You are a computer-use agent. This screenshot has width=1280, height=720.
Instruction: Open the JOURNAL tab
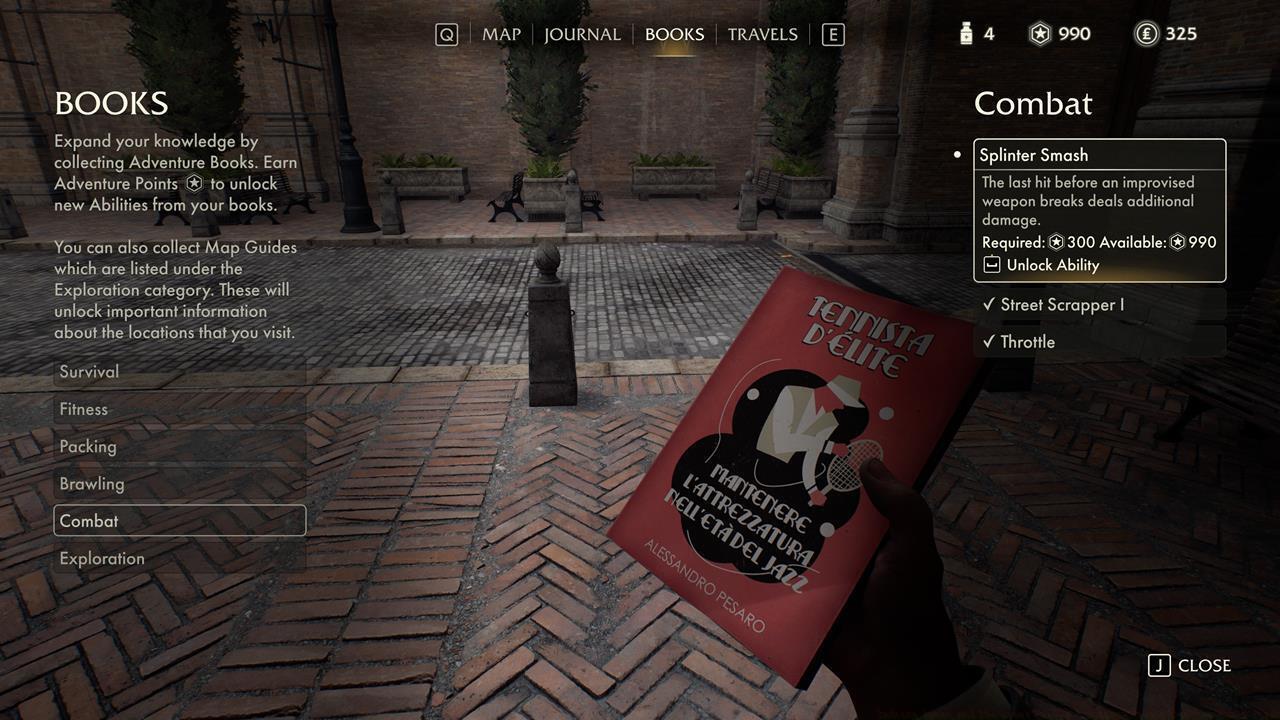(x=582, y=33)
